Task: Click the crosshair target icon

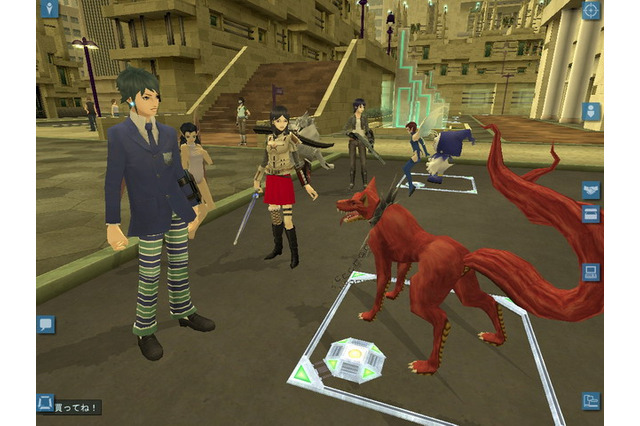Action: (x=591, y=11)
